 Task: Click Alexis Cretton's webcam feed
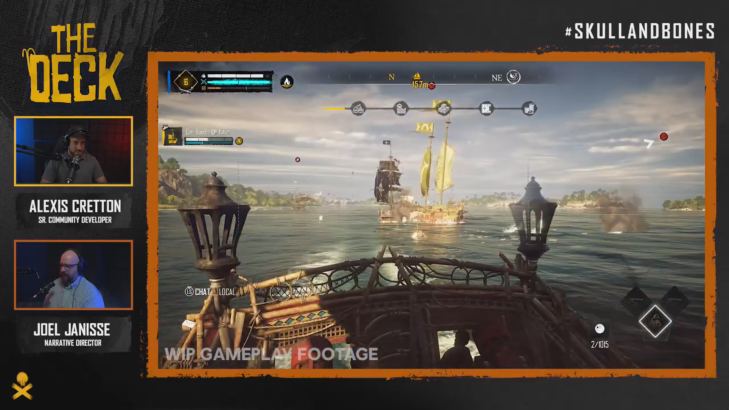point(74,151)
